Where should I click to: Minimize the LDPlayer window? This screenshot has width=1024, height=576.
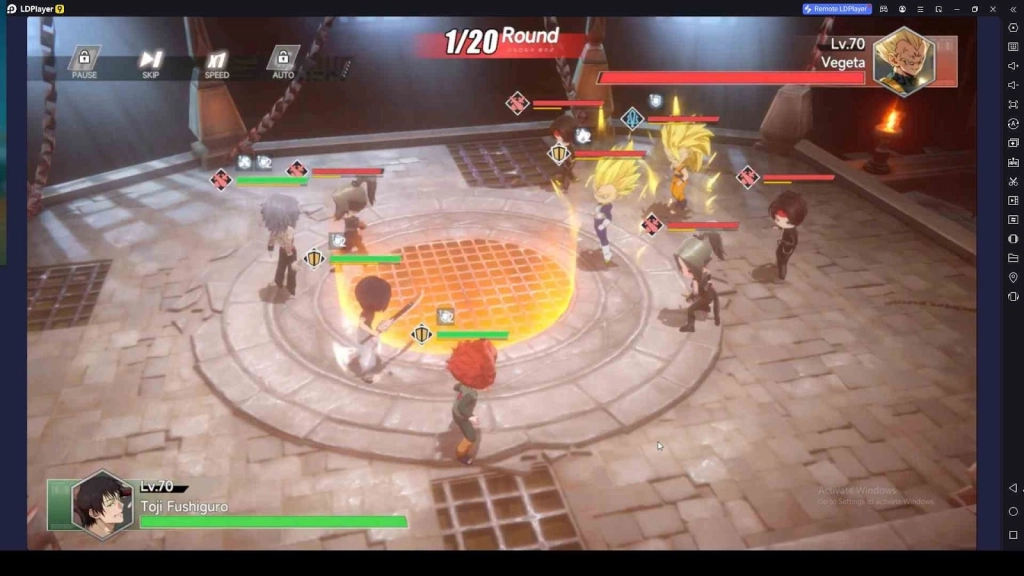956,9
